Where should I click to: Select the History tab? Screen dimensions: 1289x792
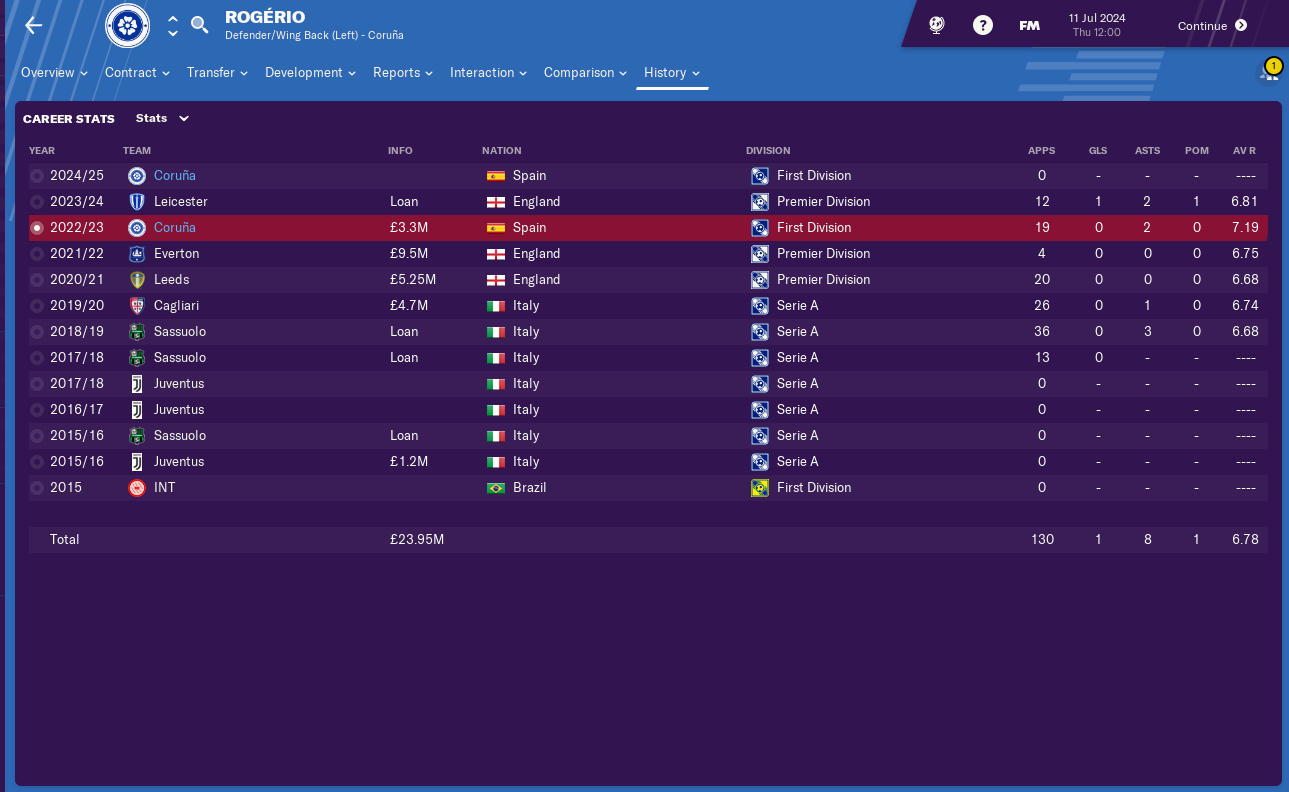(672, 73)
